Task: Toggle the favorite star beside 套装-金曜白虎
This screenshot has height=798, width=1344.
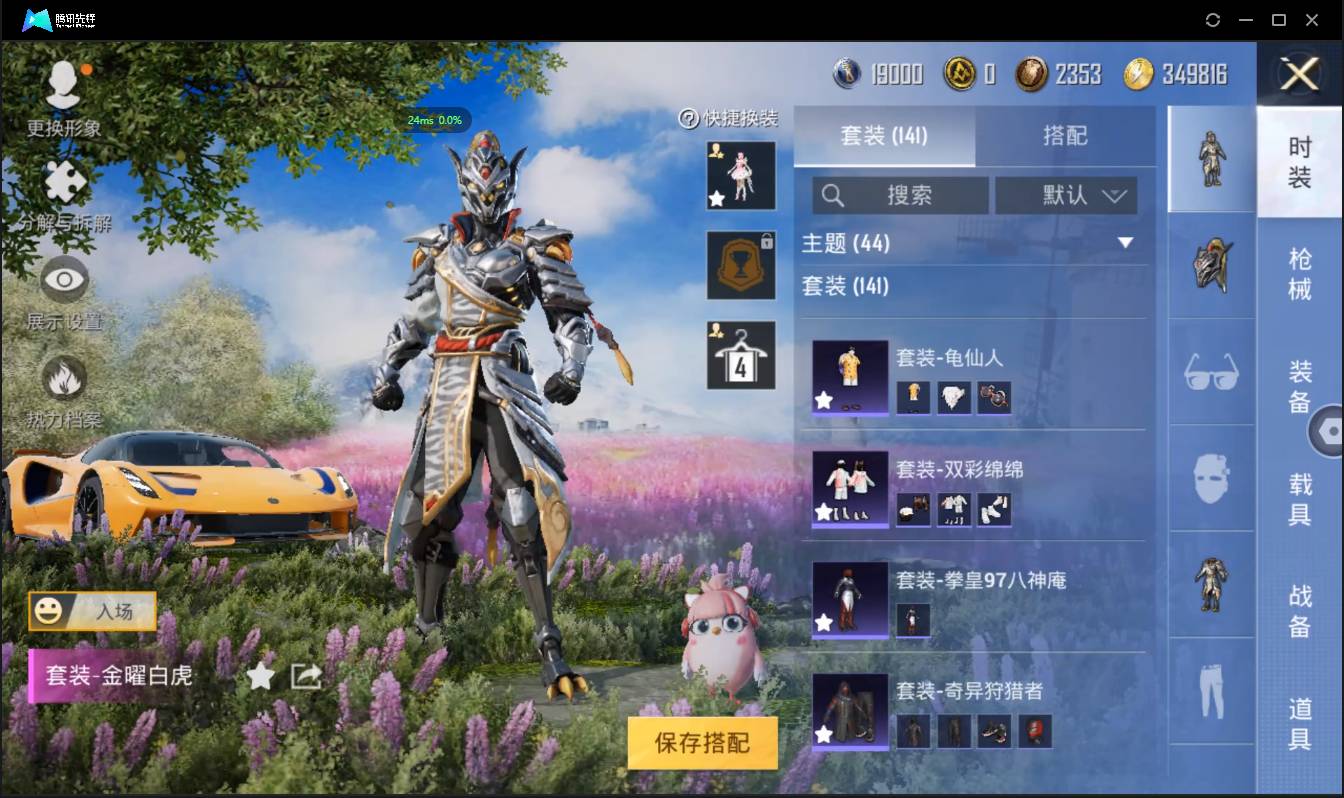Action: coord(262,676)
